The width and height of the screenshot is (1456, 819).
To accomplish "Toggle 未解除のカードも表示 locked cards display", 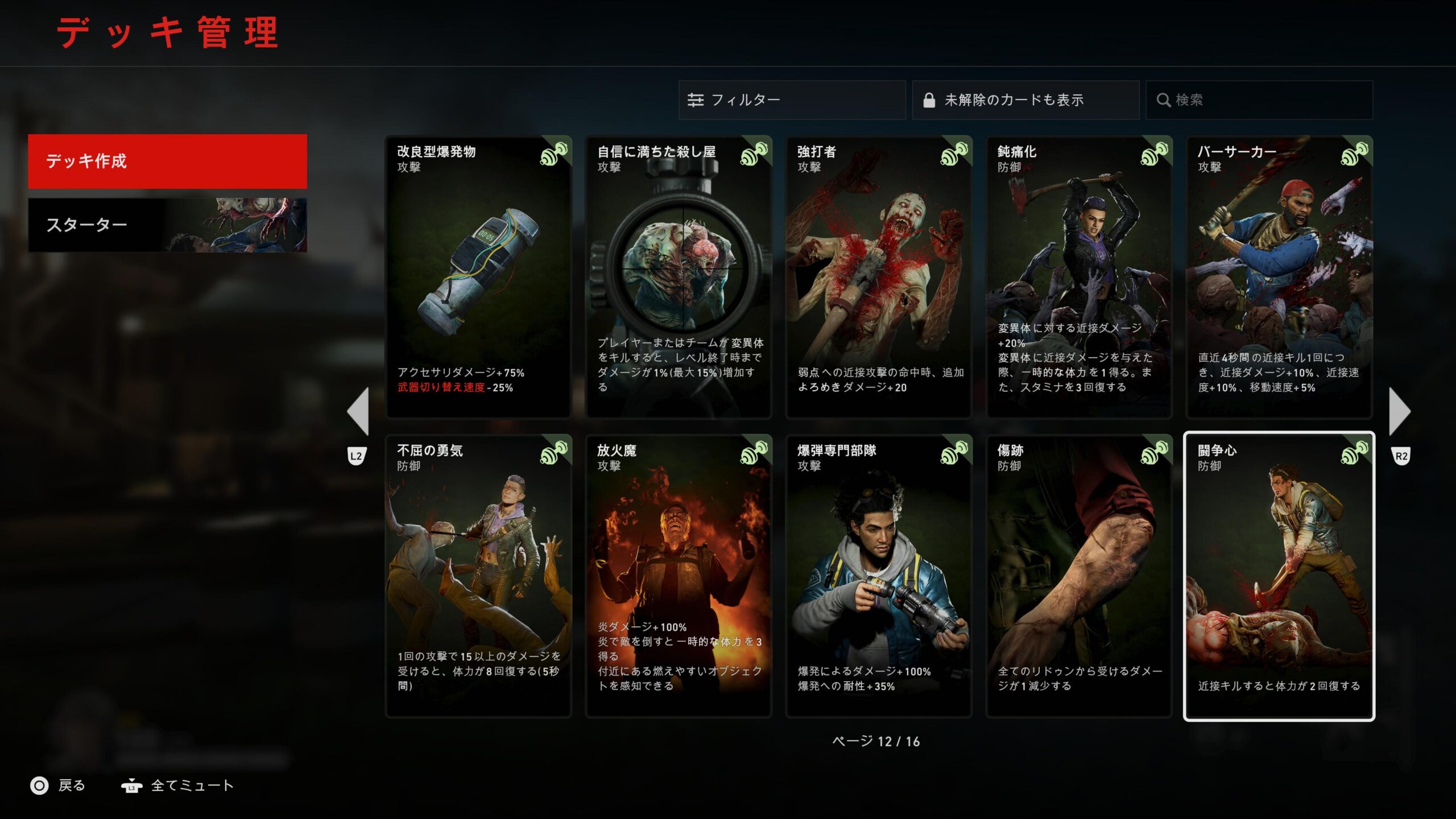I will point(1025,100).
